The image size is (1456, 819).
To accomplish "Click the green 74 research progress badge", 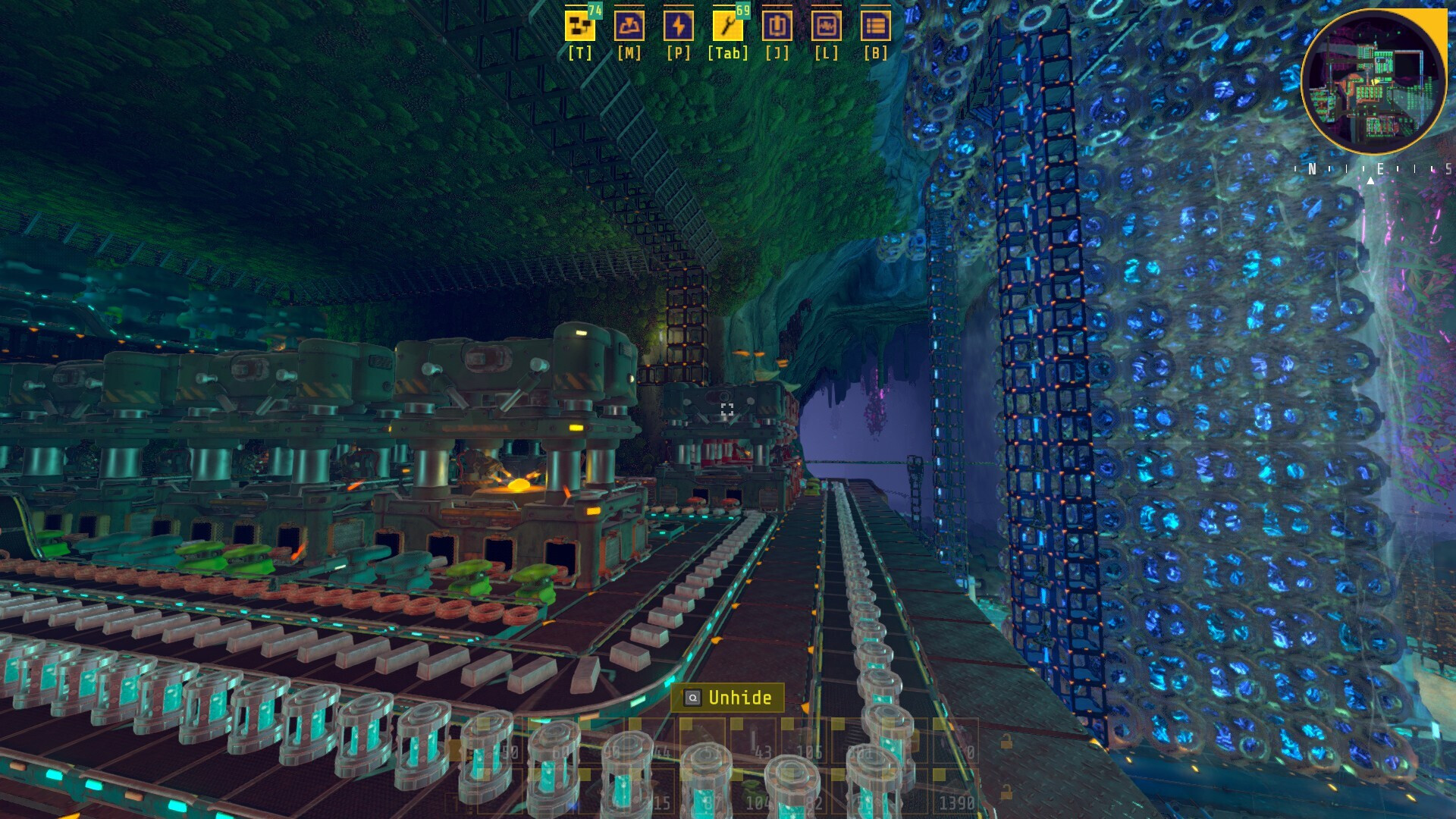I will pos(594,11).
